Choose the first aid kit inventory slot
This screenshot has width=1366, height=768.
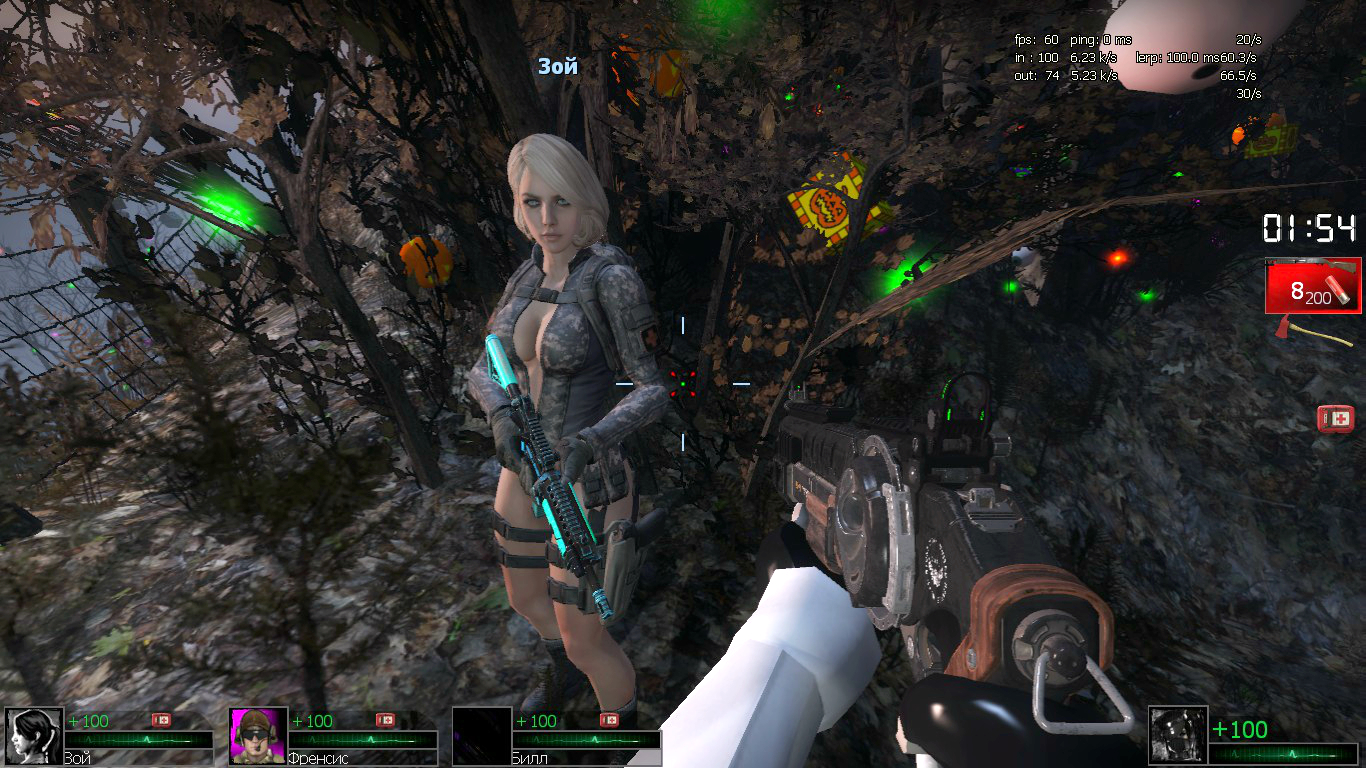click(x=1335, y=419)
